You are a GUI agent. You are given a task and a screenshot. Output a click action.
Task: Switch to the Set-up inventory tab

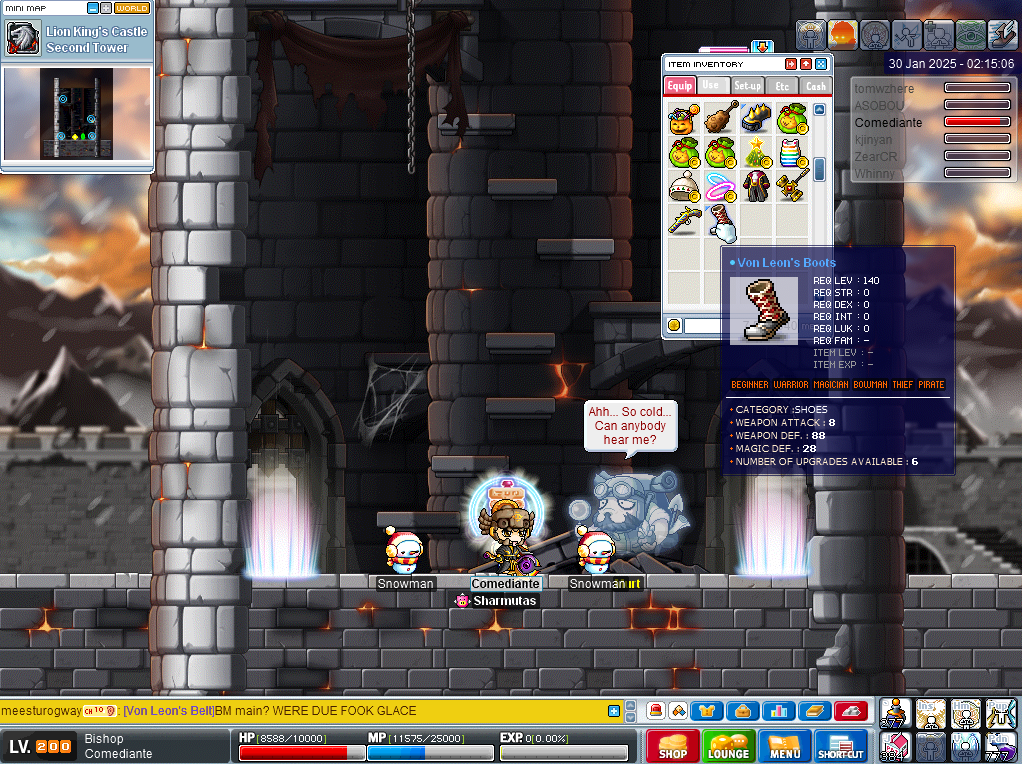747,86
